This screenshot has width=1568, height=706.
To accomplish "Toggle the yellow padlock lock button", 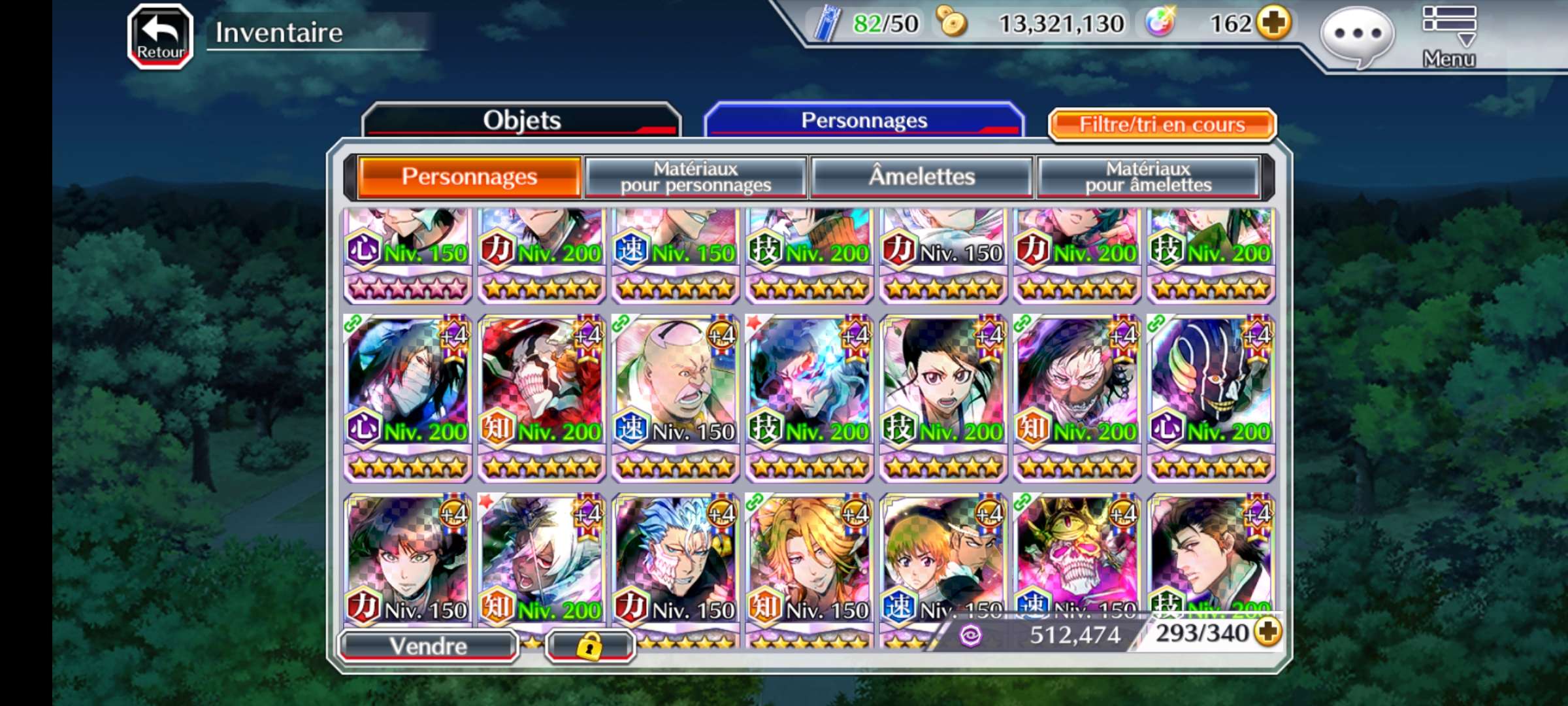I will 589,647.
